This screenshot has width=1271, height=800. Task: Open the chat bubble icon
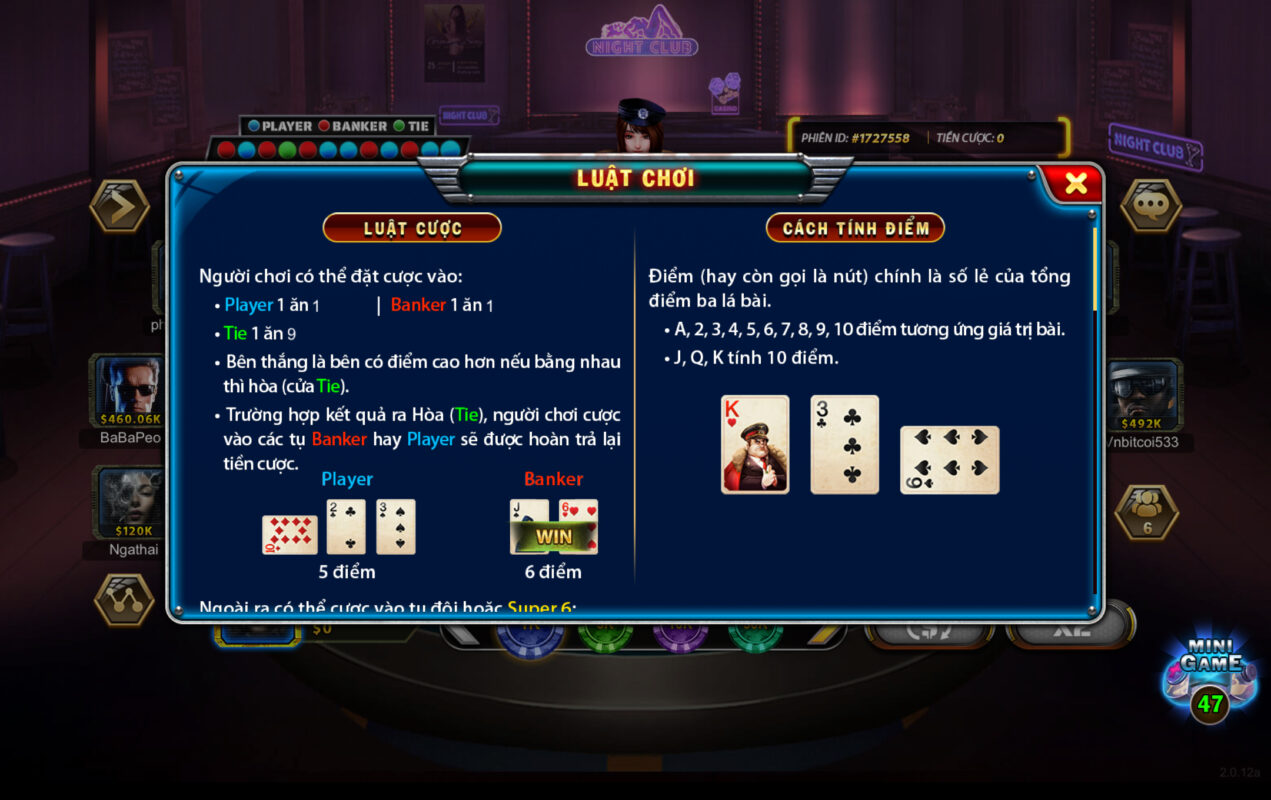tap(1150, 206)
